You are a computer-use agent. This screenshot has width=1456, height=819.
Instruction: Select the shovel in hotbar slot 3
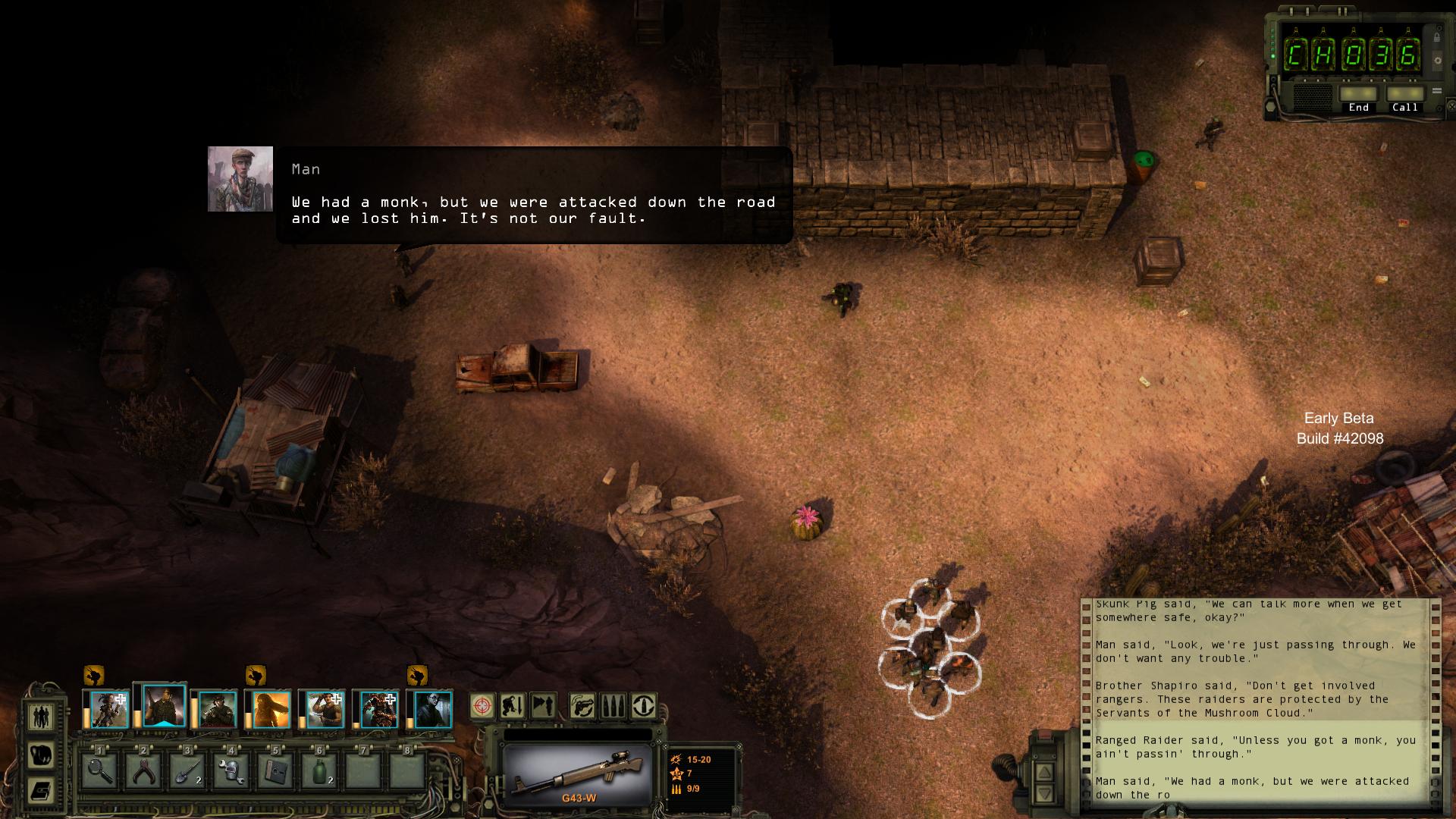[x=187, y=770]
